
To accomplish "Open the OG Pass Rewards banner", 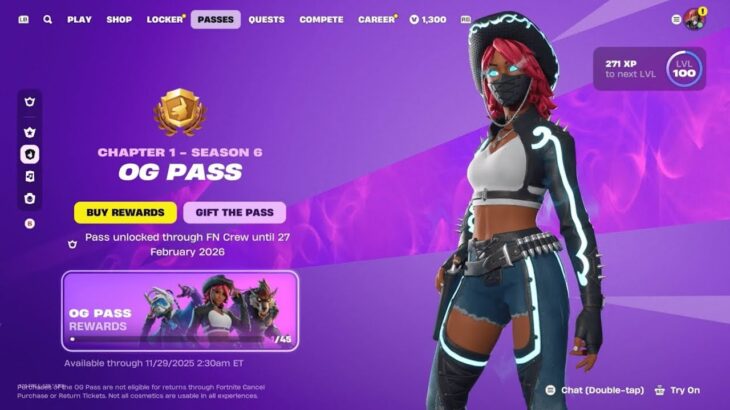I will (180, 310).
